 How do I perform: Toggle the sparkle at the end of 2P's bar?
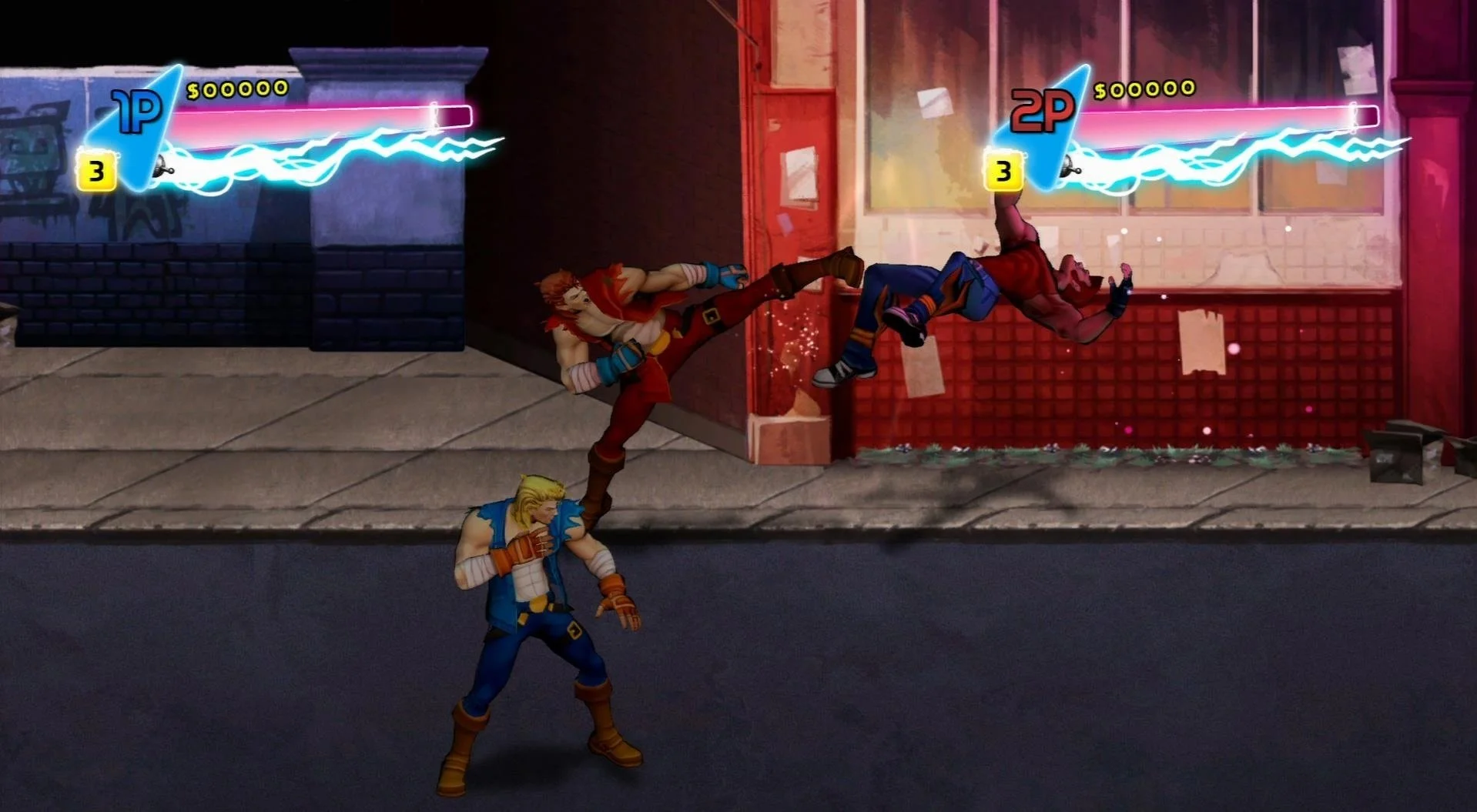point(1354,114)
